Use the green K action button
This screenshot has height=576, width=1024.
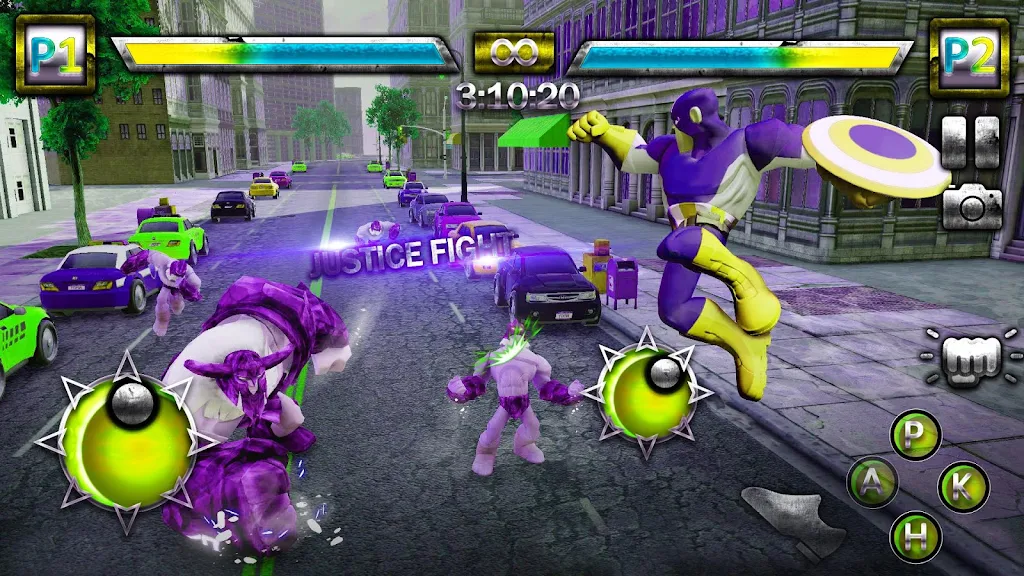[963, 486]
